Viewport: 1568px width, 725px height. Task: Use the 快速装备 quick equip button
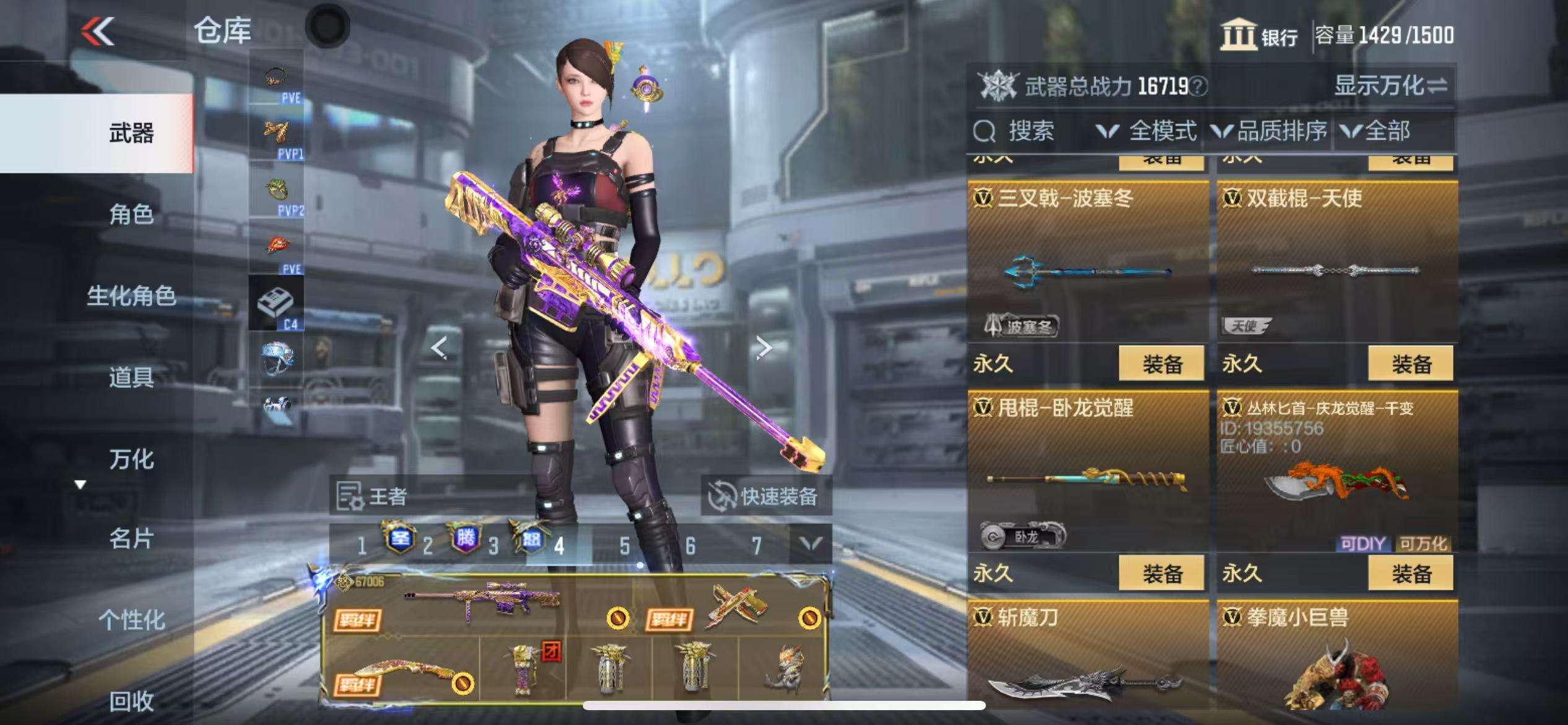765,496
